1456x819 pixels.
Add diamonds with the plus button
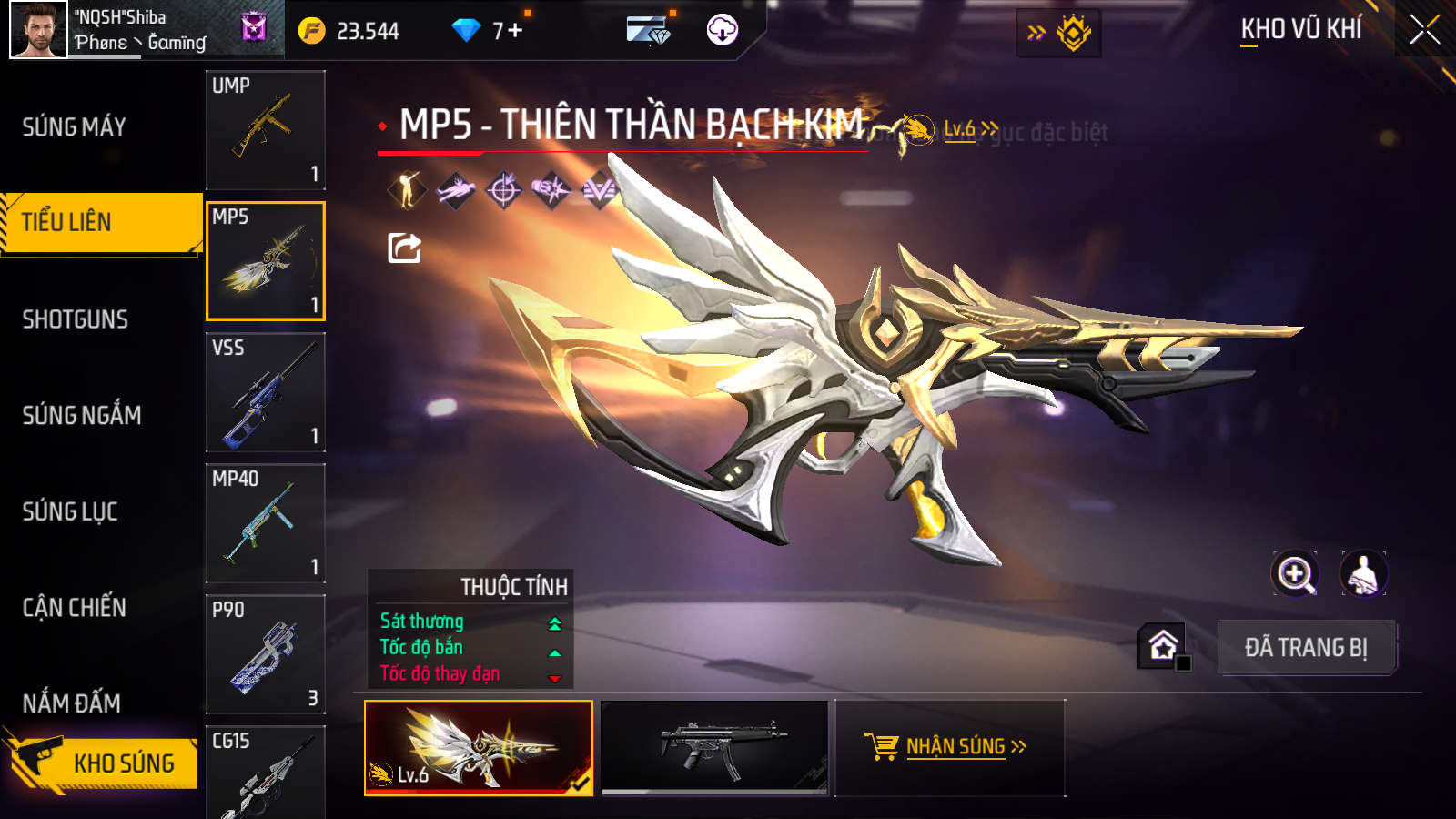[x=514, y=31]
